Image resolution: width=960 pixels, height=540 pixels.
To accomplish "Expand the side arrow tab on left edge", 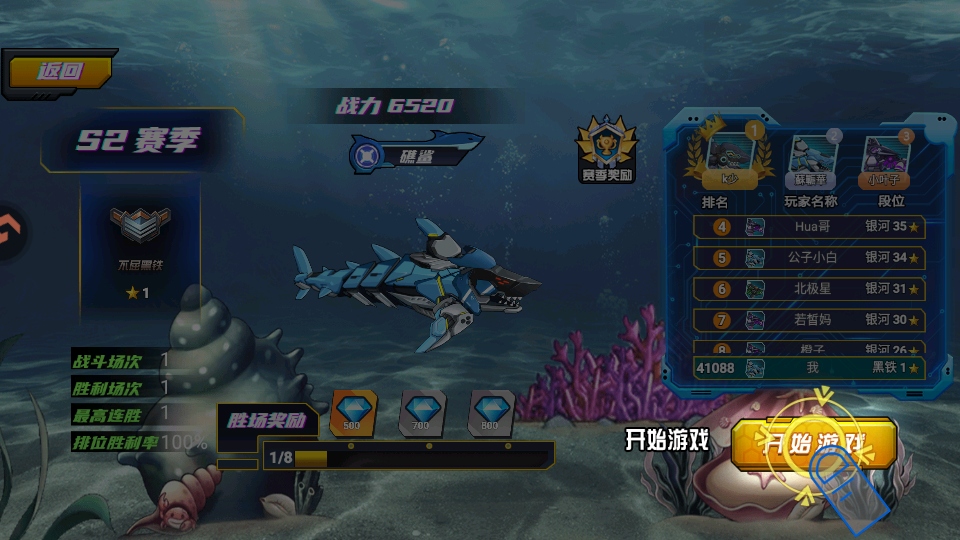I will [x=10, y=233].
